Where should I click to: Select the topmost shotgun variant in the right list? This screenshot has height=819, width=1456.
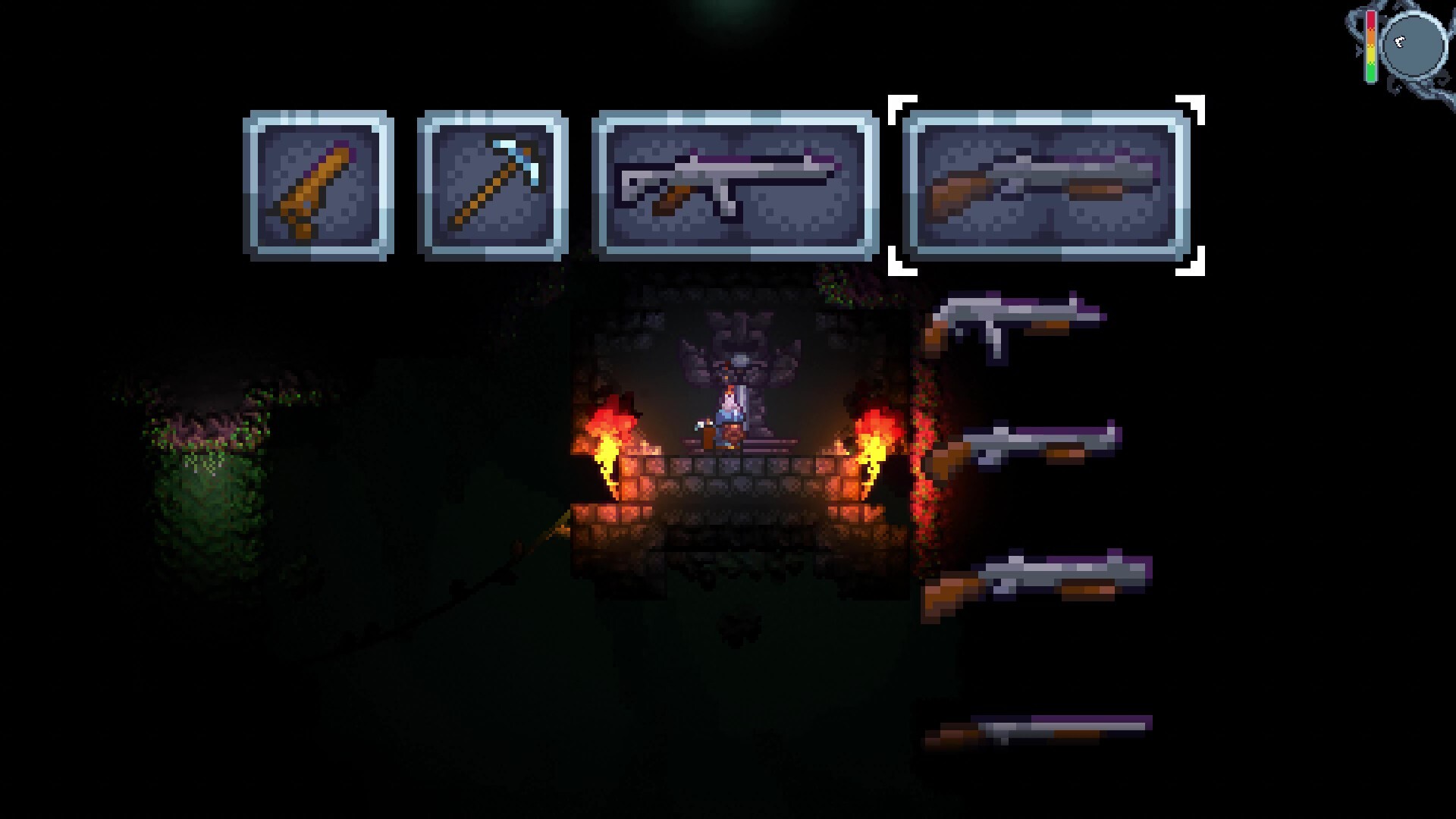tap(1016, 322)
